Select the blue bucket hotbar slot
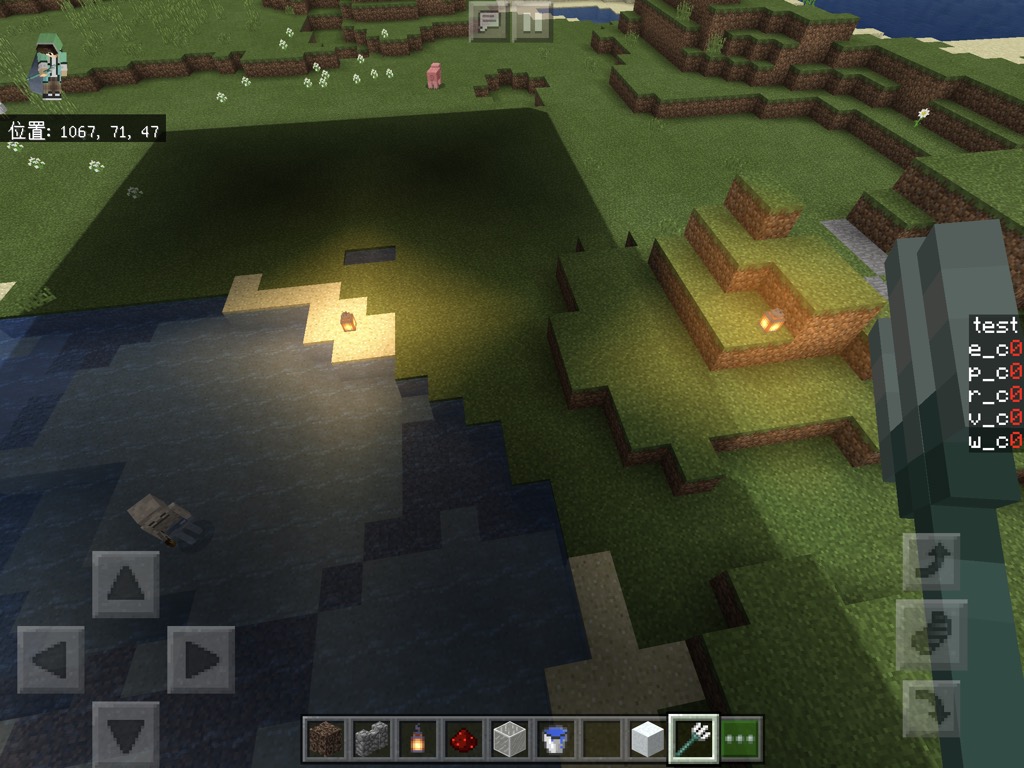This screenshot has height=768, width=1024. pos(555,739)
